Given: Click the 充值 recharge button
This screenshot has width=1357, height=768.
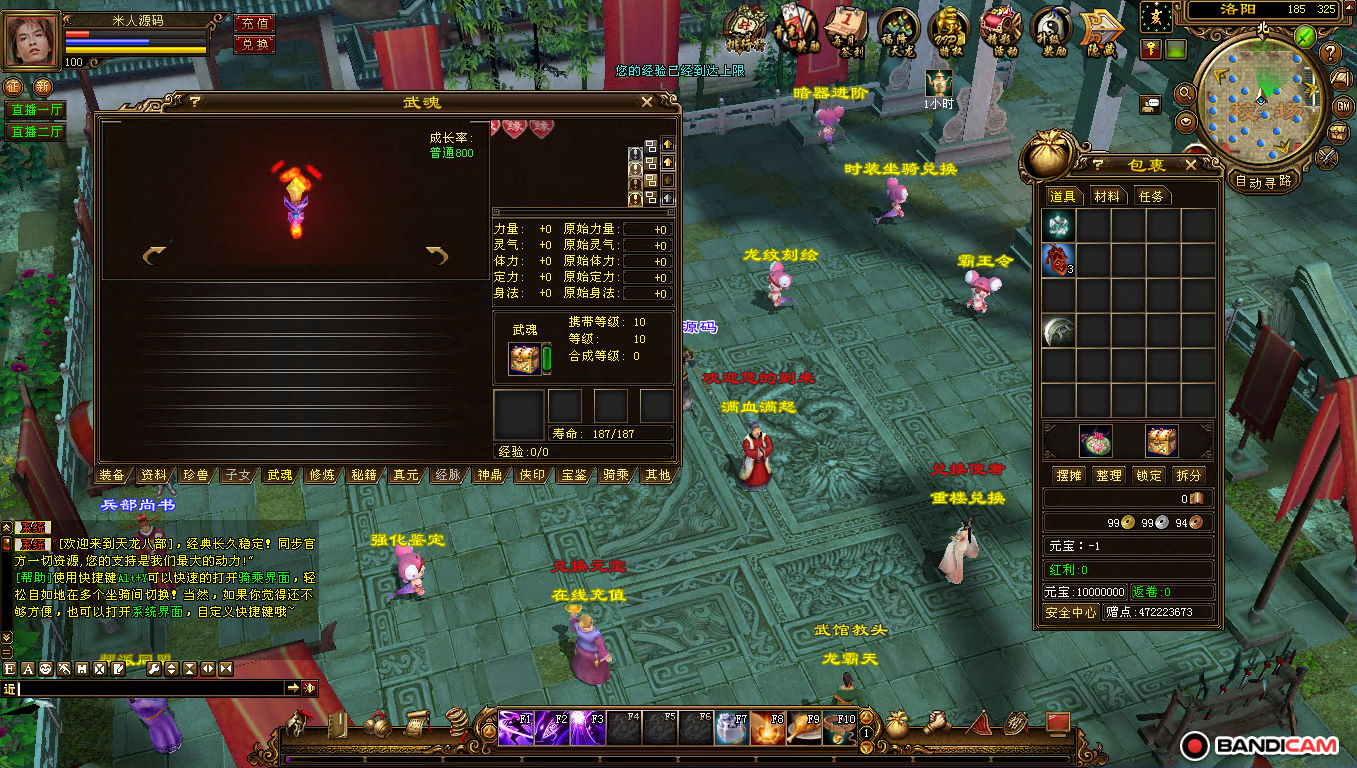Looking at the screenshot, I should coord(255,23).
